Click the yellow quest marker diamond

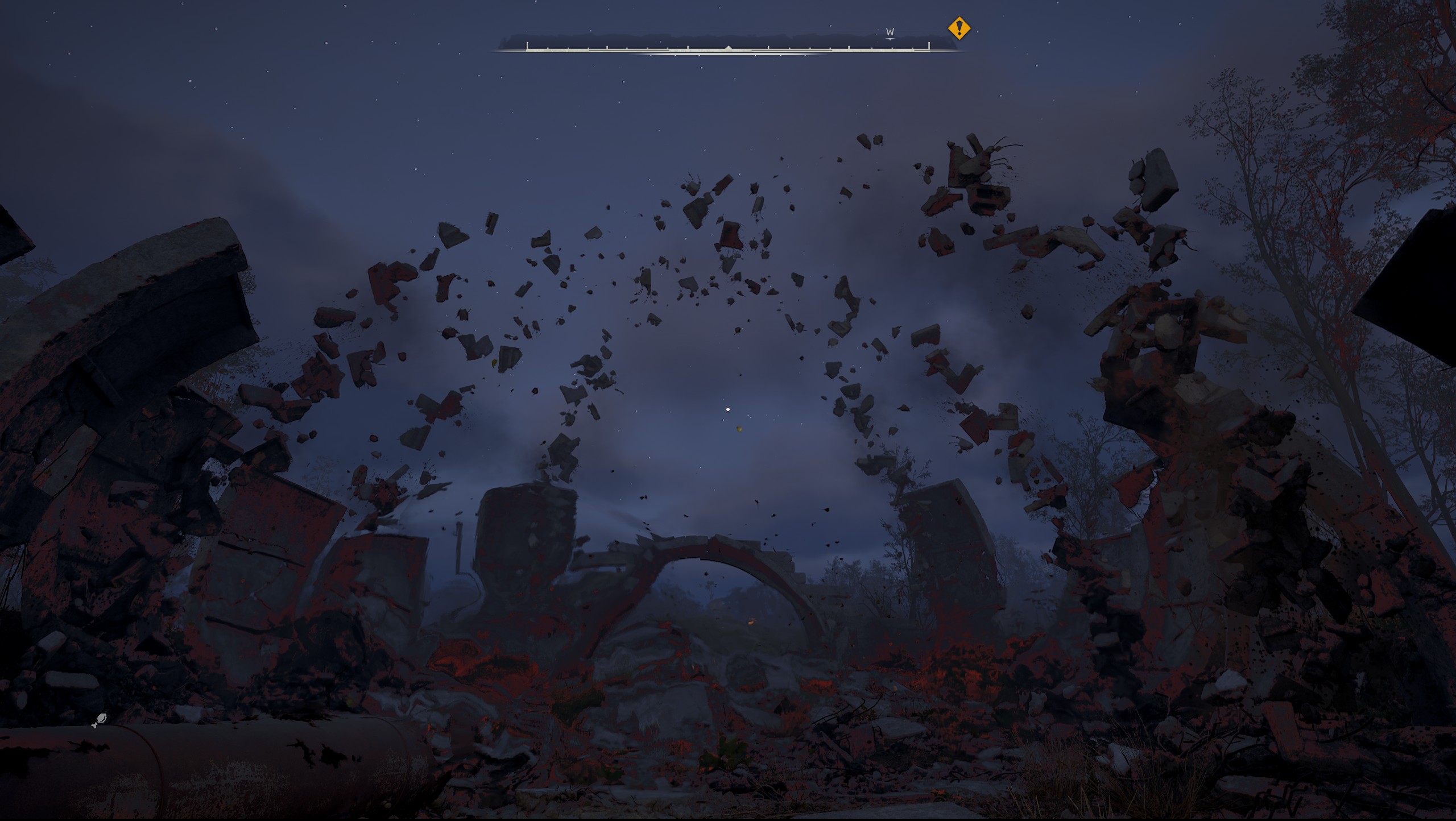pyautogui.click(x=959, y=28)
